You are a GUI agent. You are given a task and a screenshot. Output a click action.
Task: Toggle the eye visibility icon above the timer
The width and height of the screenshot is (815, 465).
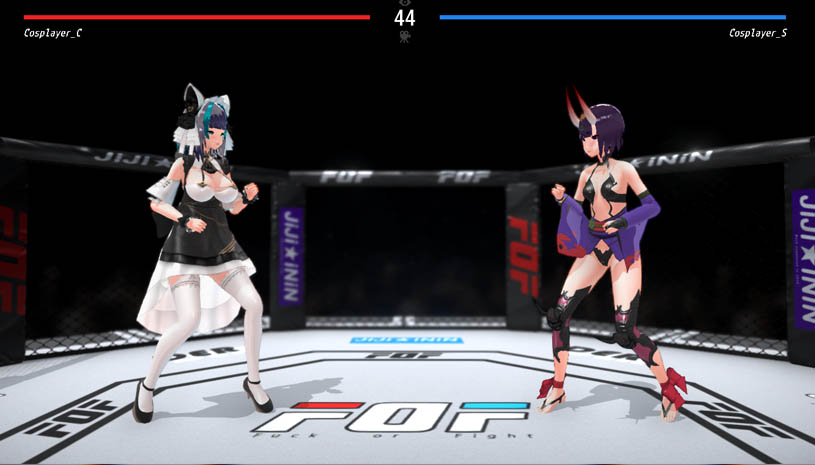pos(404,3)
